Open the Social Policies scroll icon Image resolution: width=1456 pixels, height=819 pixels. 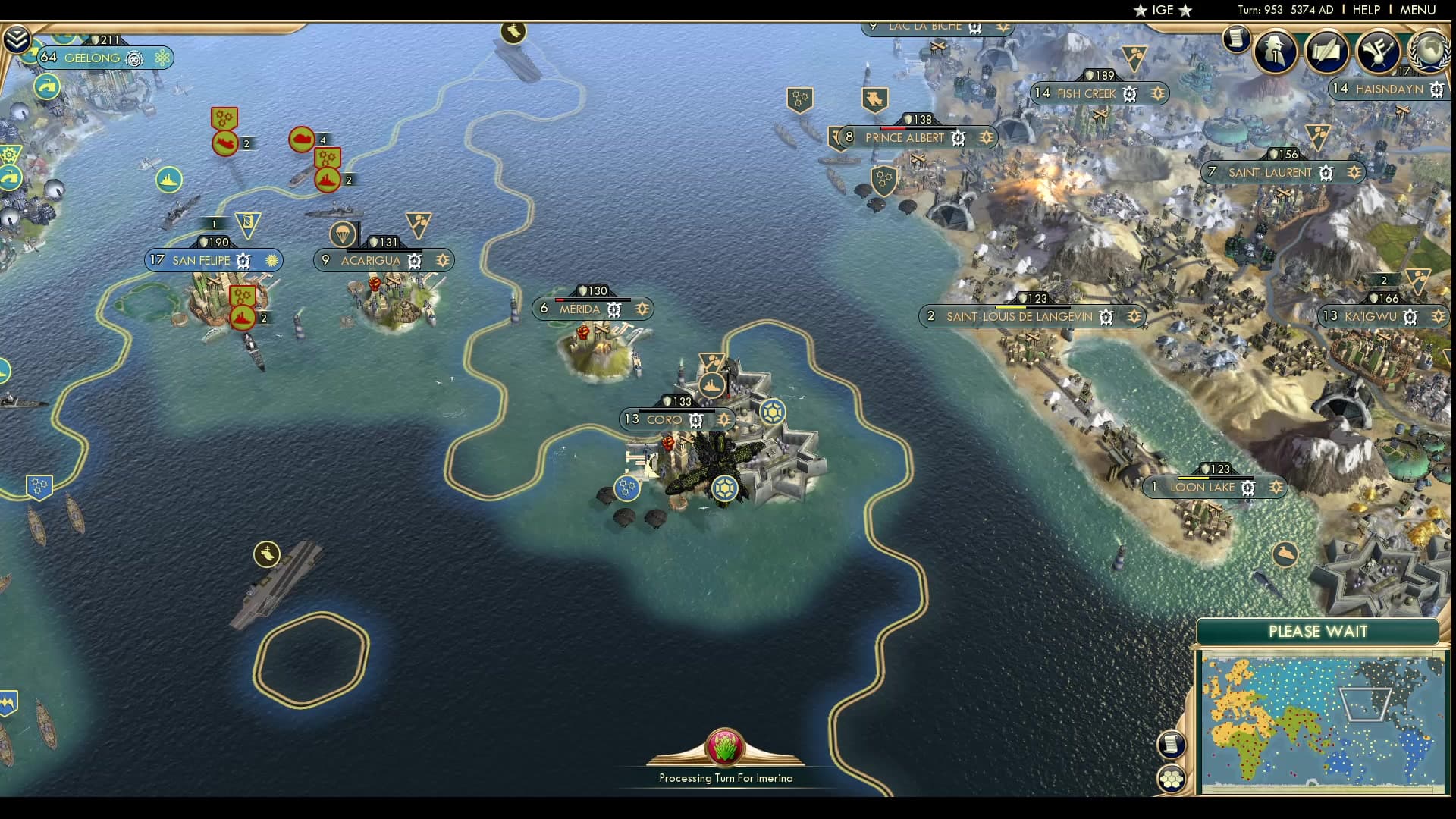tap(1327, 52)
